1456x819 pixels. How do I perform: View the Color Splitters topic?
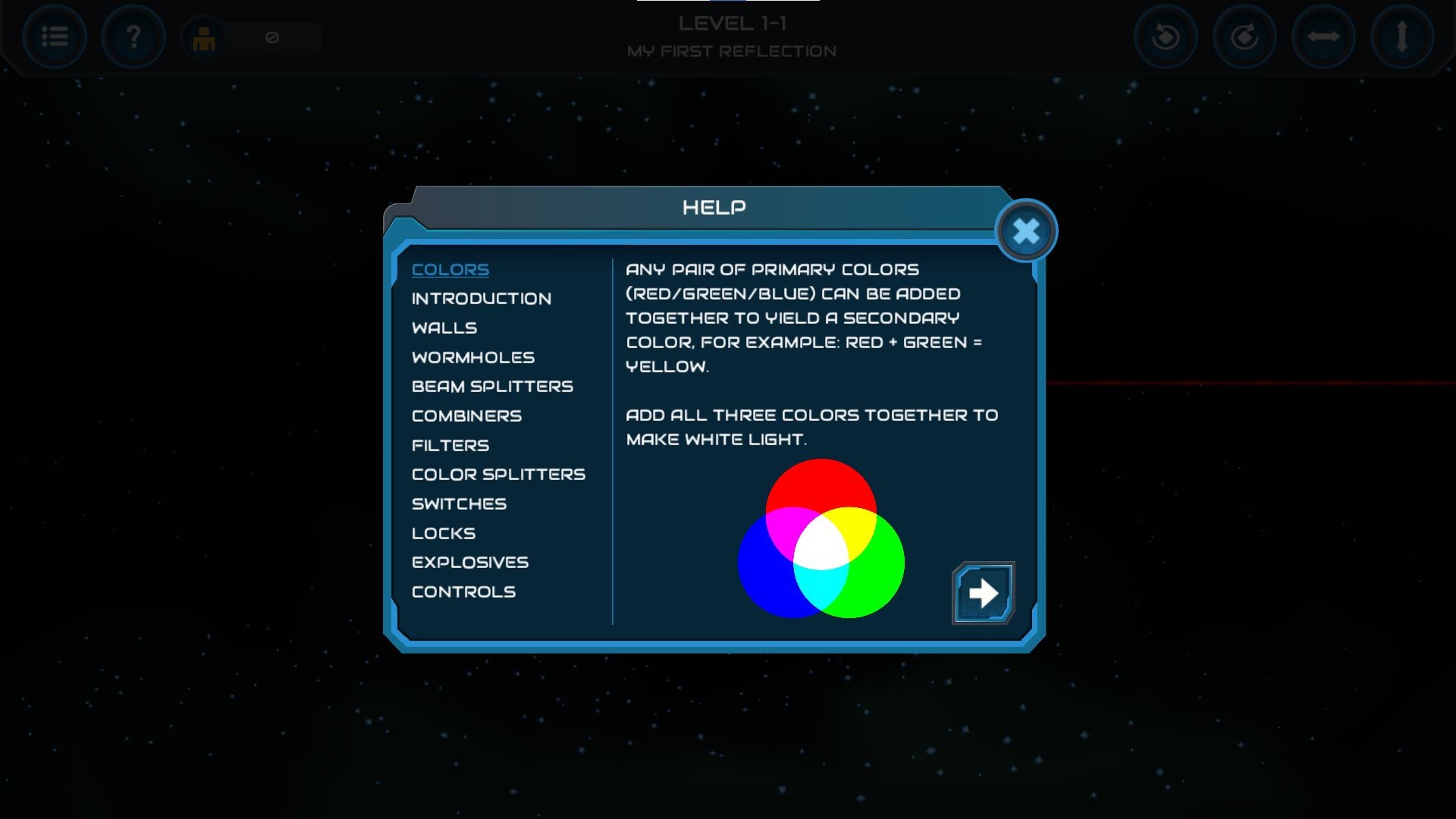[x=497, y=474]
